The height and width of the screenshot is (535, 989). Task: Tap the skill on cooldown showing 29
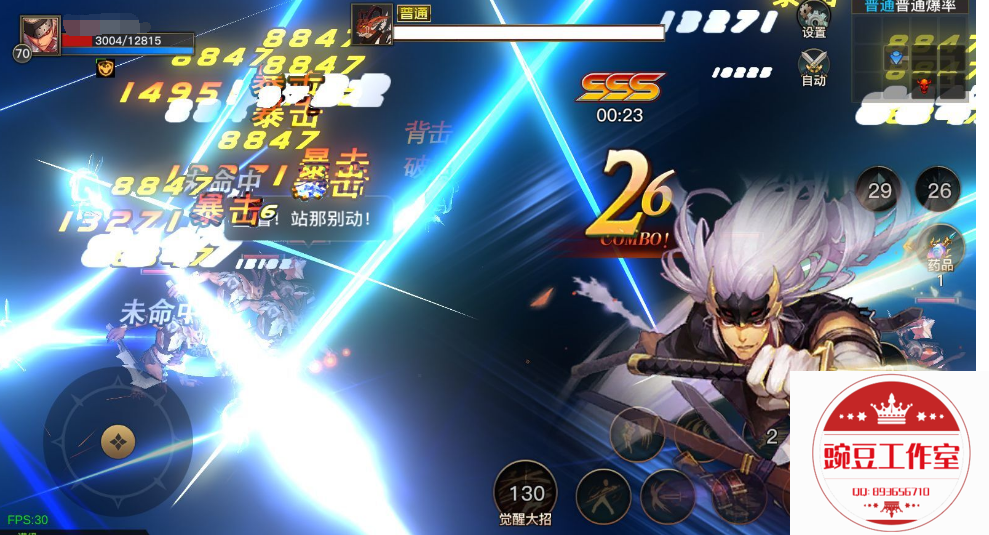[879, 190]
